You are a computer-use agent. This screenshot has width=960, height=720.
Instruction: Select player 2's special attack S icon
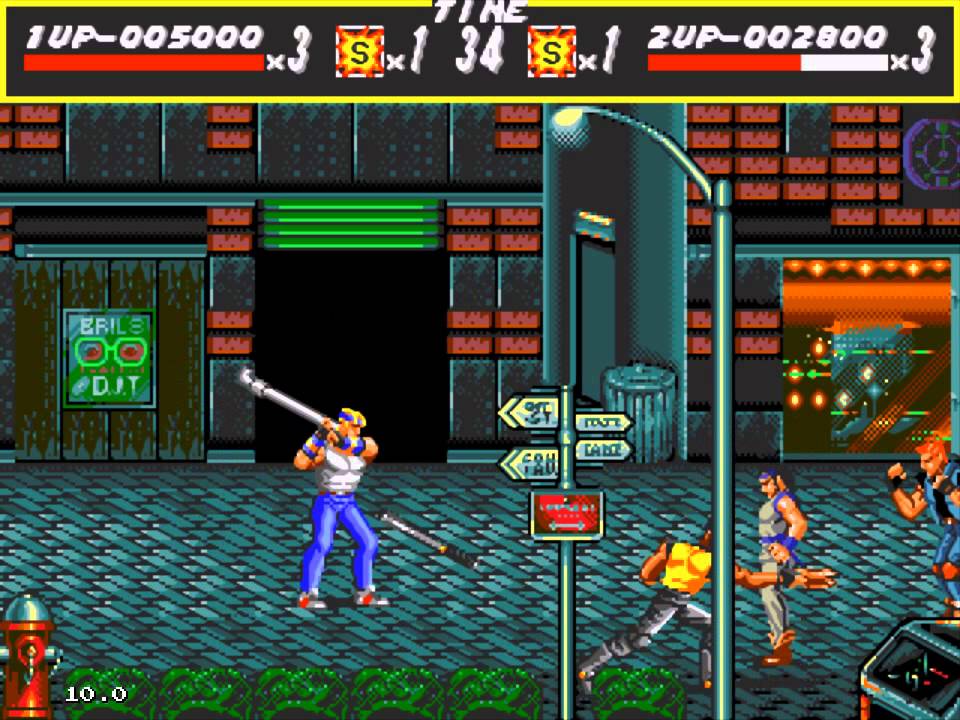click(x=552, y=51)
